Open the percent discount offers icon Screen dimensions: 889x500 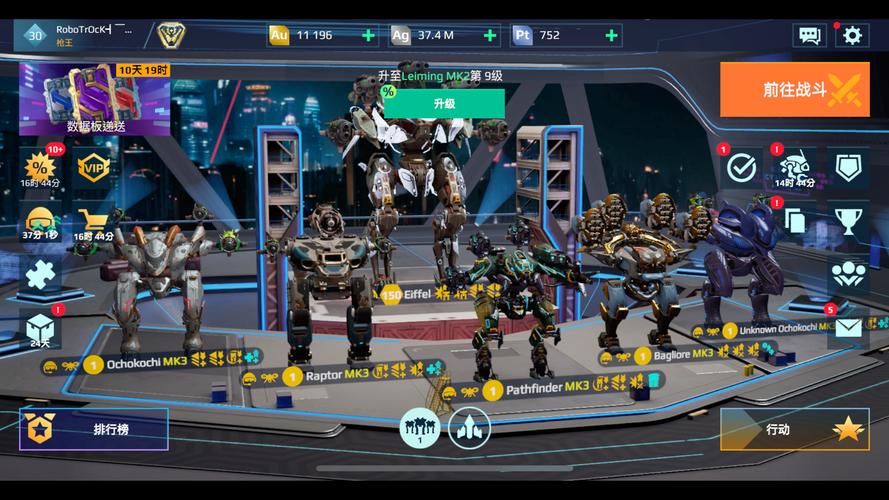(x=40, y=167)
